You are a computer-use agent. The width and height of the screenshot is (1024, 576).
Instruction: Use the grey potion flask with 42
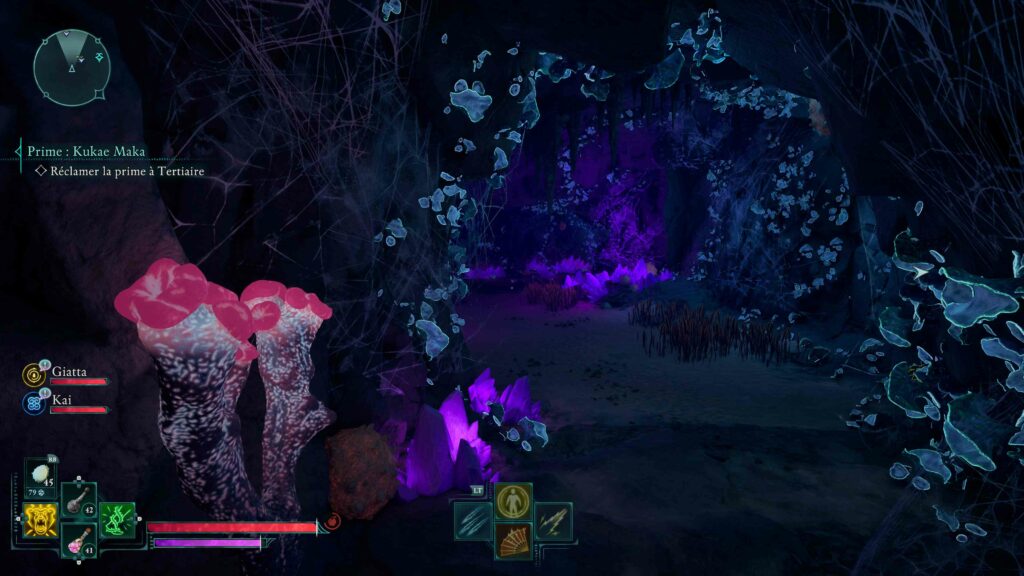coord(79,499)
